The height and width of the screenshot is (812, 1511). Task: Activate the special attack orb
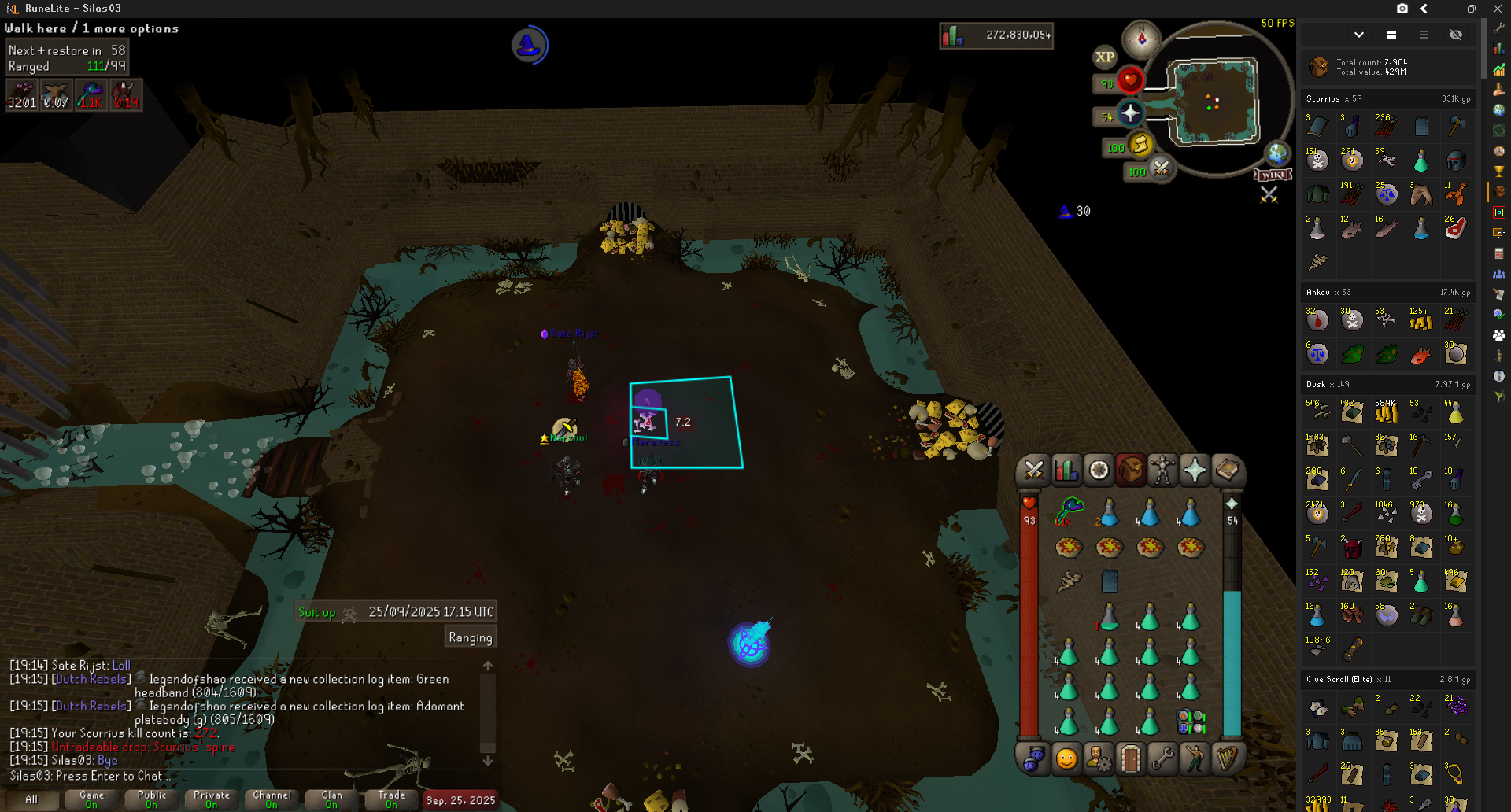(1161, 168)
